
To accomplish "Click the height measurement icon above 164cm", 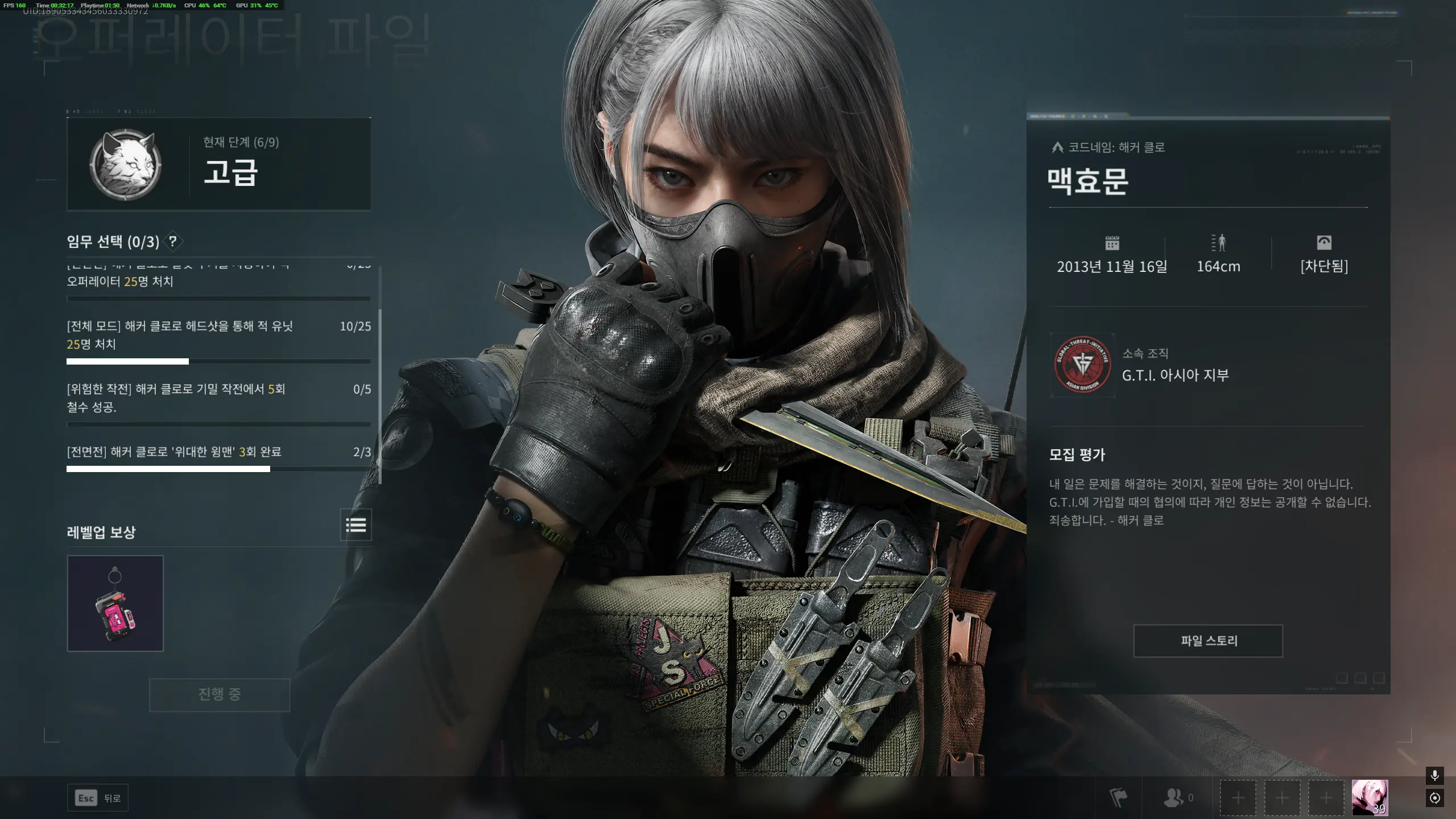I will 1218,243.
